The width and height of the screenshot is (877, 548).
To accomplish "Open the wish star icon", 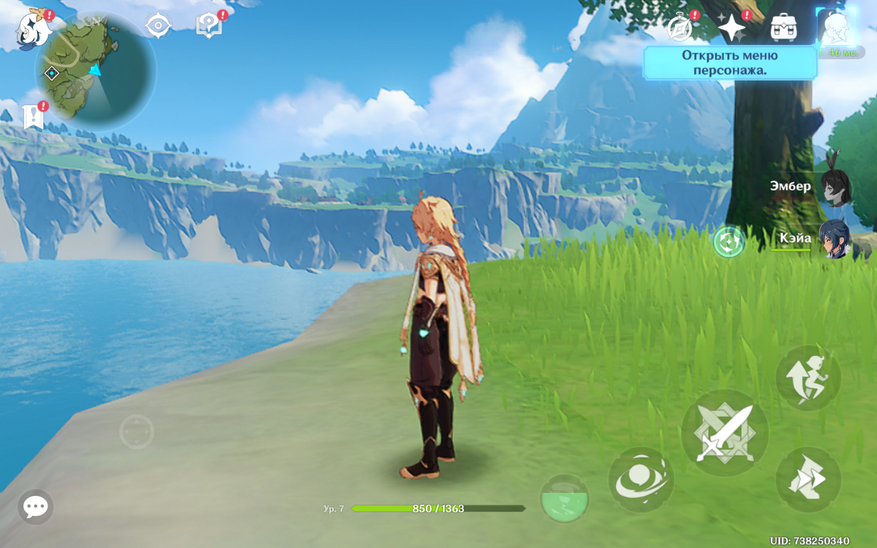I will coord(732,27).
